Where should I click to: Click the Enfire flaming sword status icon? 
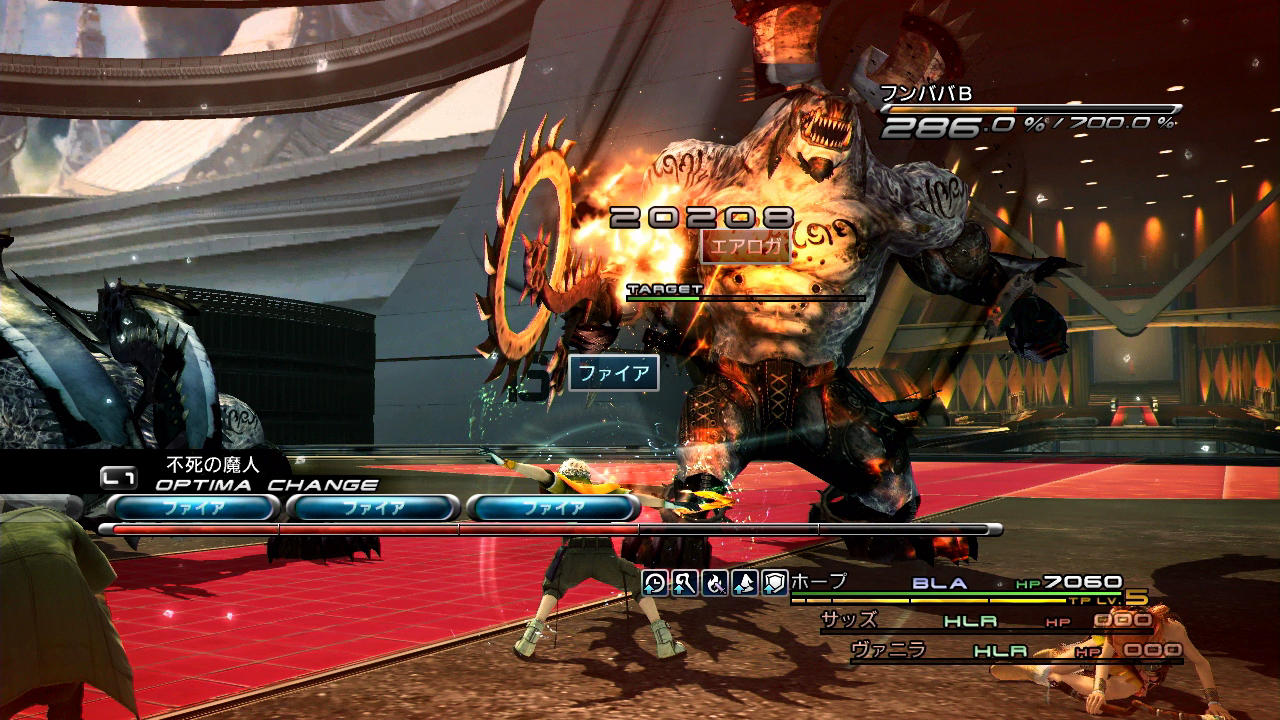[x=714, y=584]
